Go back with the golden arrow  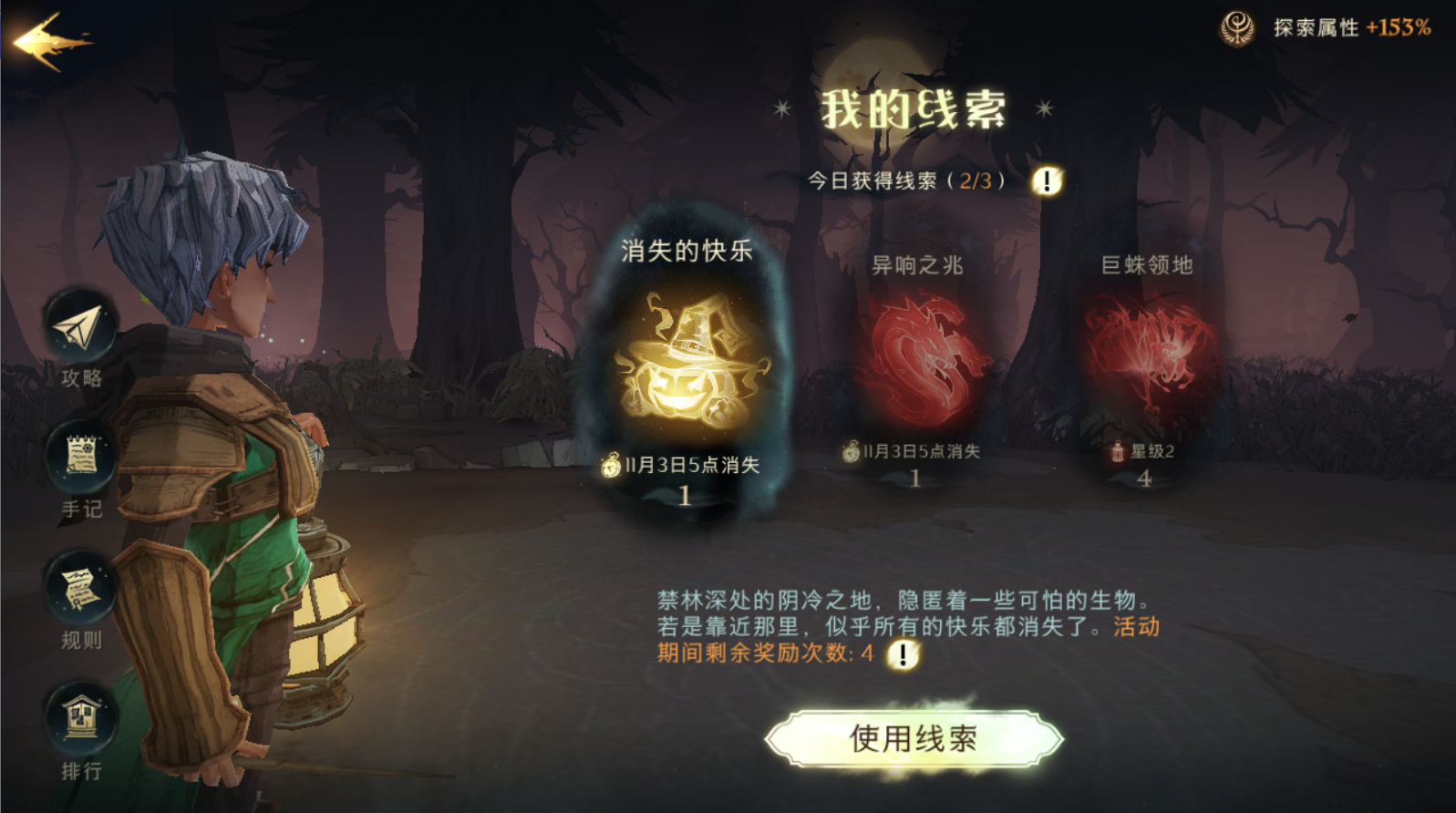click(x=52, y=41)
